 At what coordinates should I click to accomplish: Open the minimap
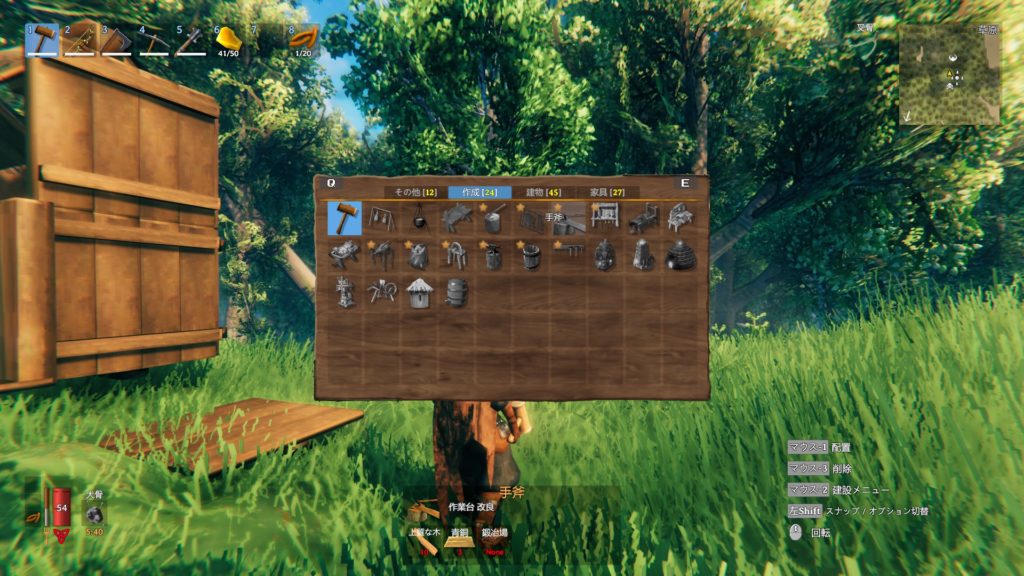pyautogui.click(x=949, y=74)
